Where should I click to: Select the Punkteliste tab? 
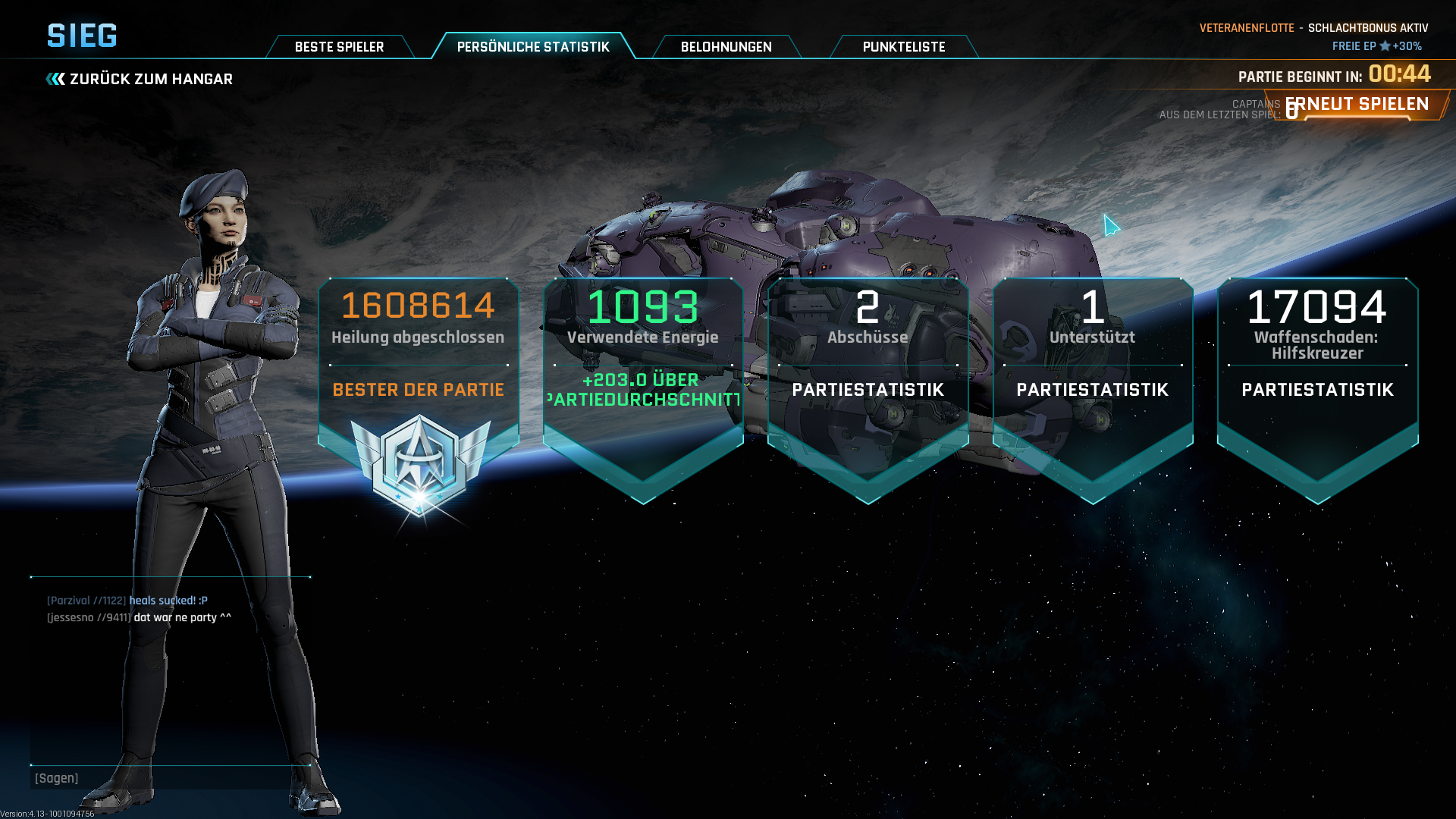click(903, 47)
